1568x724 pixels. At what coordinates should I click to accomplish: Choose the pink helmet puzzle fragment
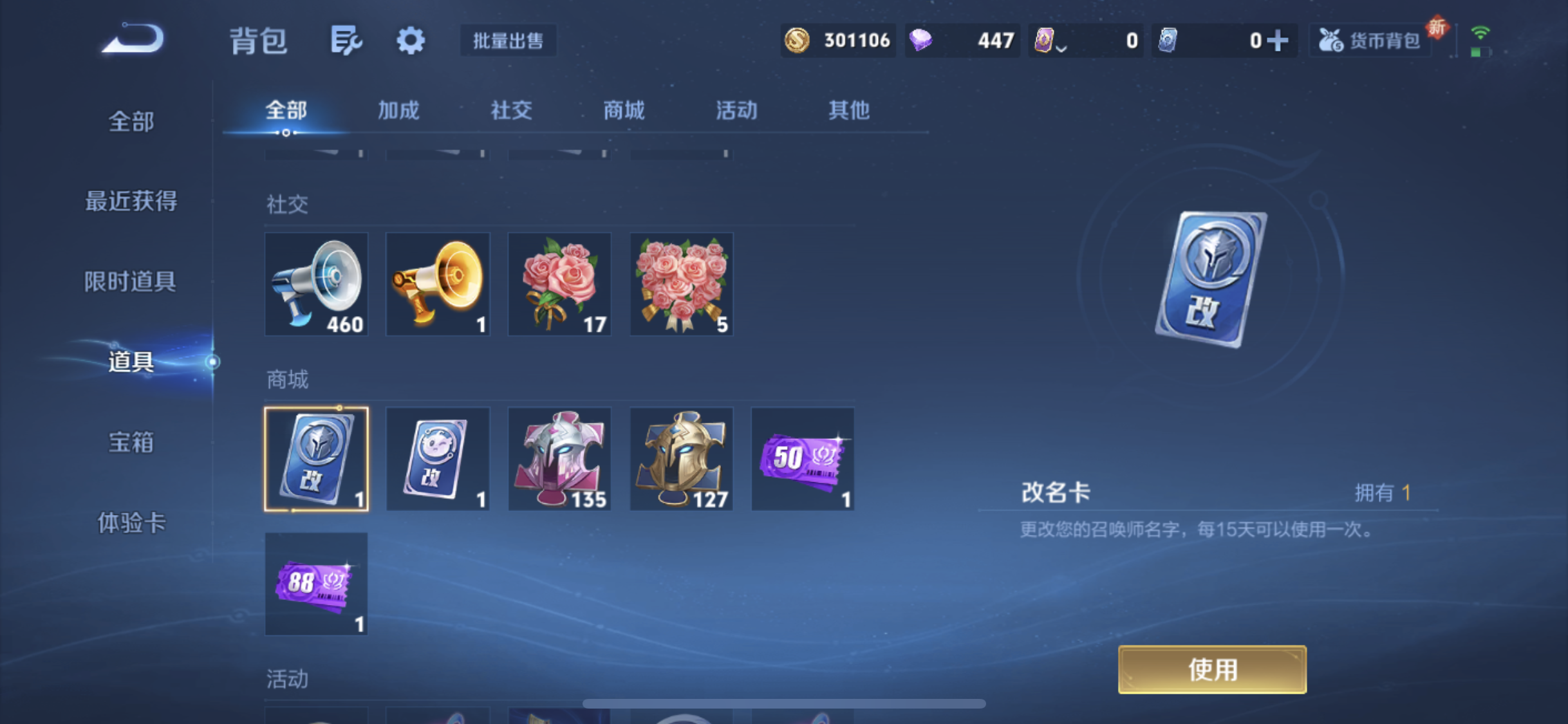pos(559,459)
